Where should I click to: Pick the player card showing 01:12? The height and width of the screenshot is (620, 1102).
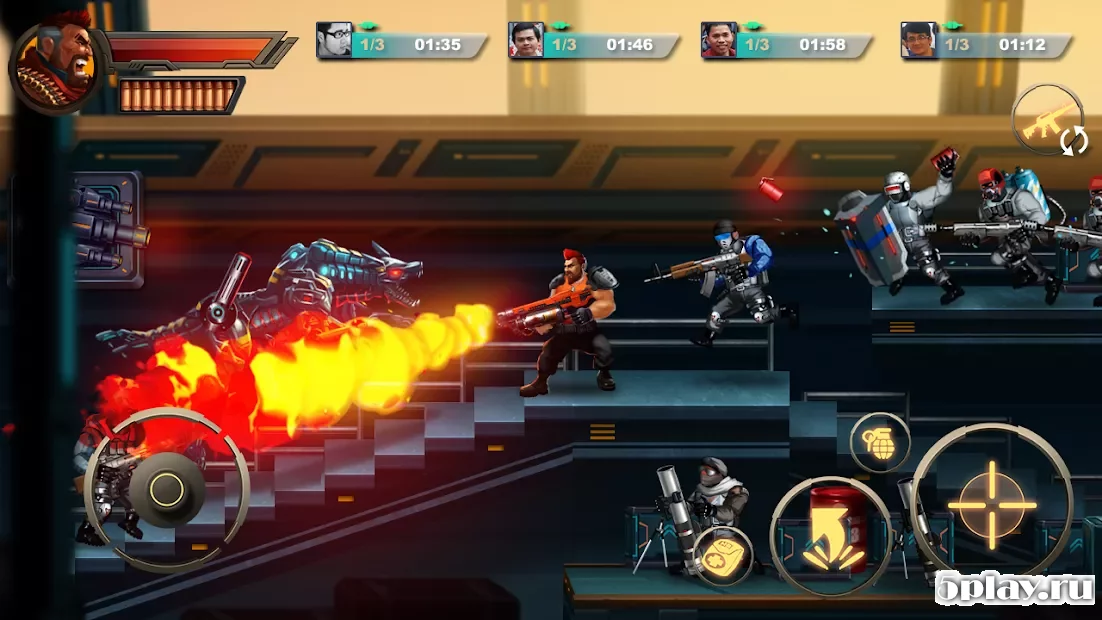click(986, 43)
